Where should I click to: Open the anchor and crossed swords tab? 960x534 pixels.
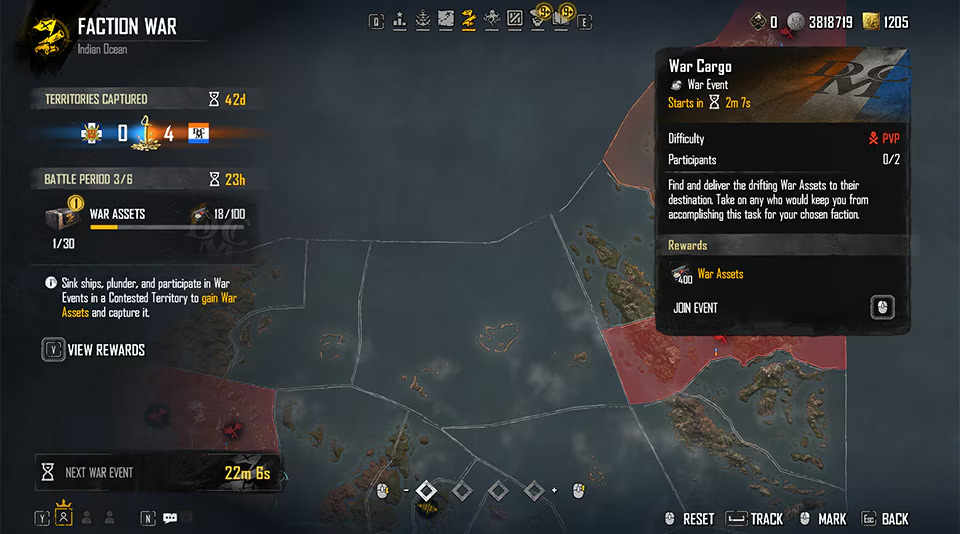pos(423,18)
